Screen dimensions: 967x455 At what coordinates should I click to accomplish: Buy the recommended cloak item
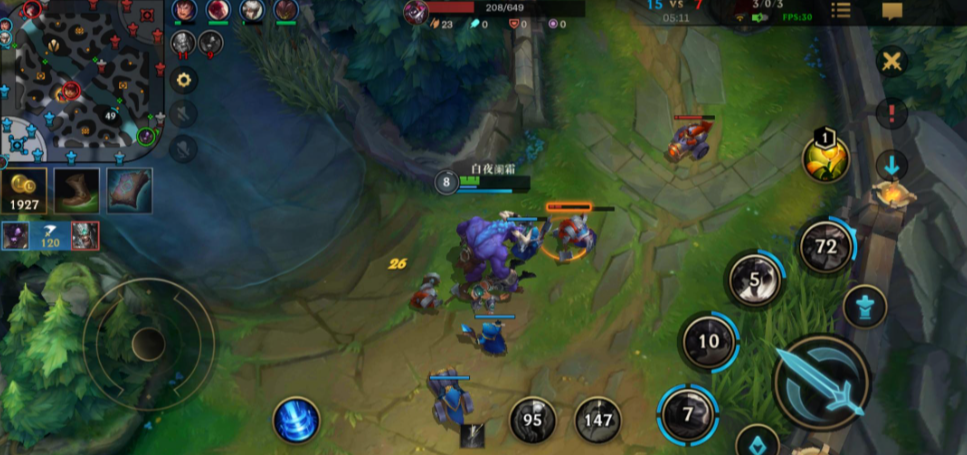tap(129, 190)
